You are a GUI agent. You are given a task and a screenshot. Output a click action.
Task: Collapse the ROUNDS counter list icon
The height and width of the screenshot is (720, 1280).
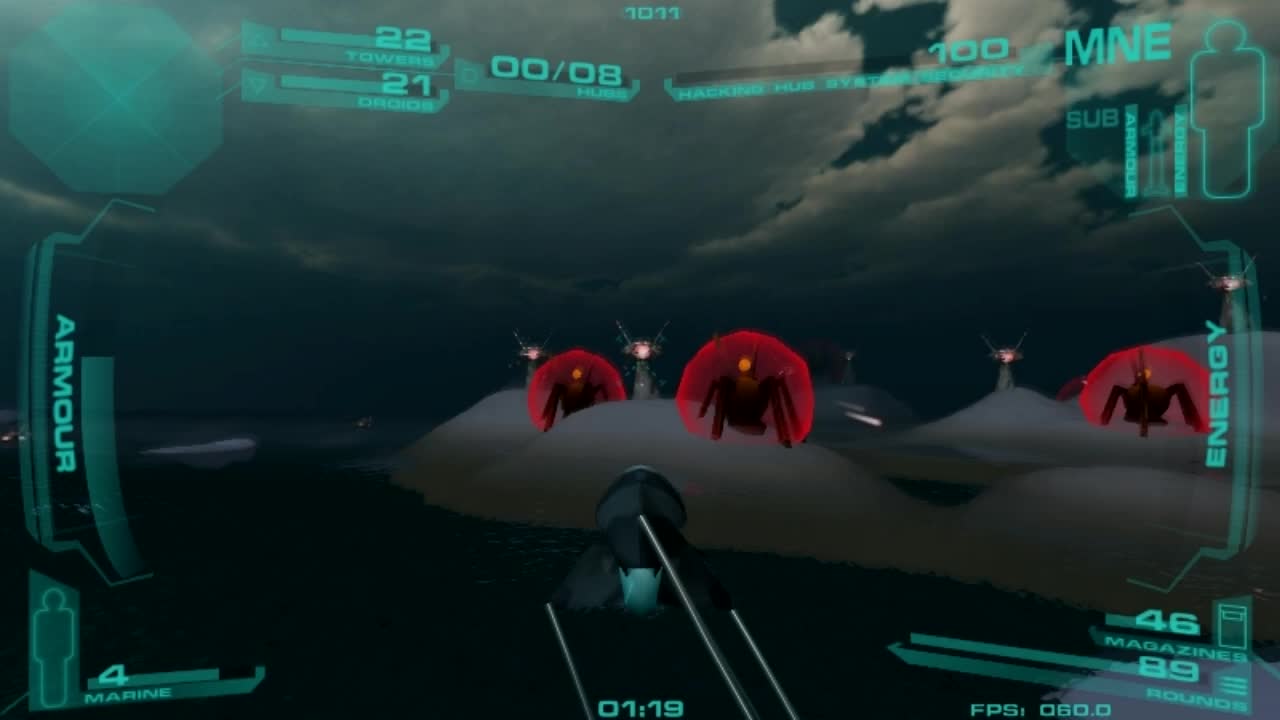(x=1233, y=683)
